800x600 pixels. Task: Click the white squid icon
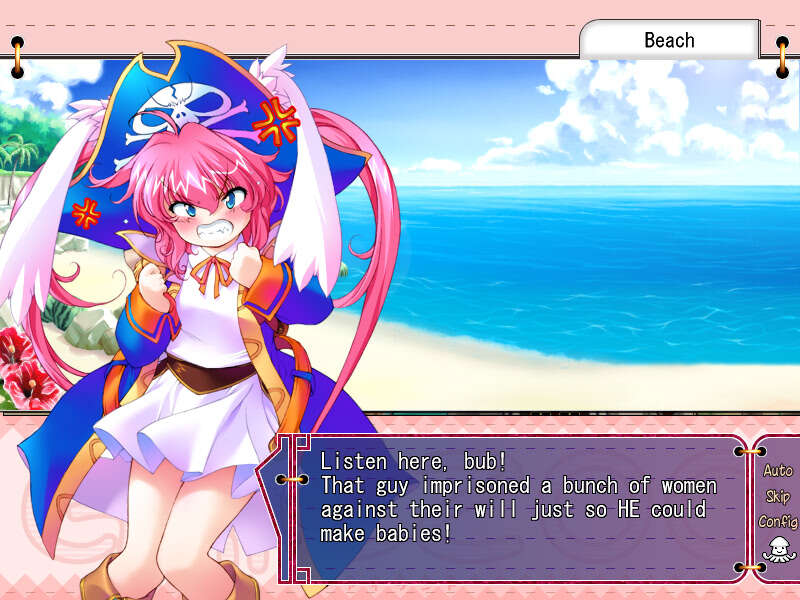click(776, 549)
